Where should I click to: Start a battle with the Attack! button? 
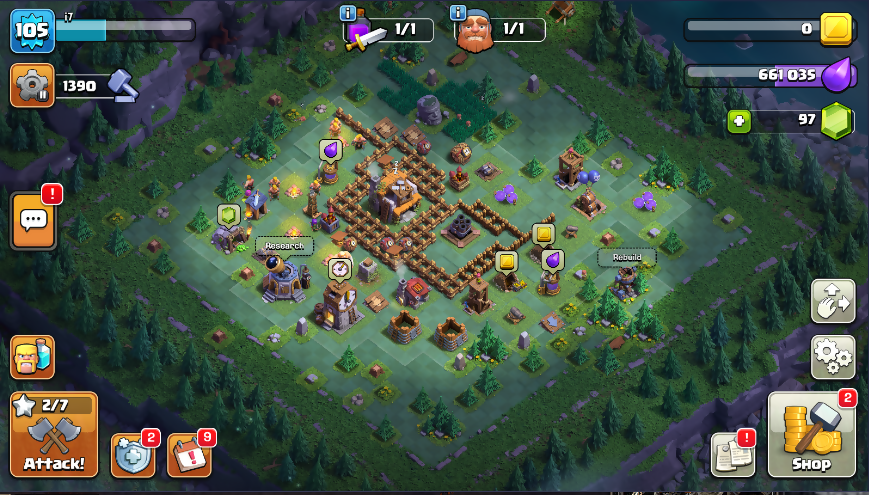(x=54, y=435)
